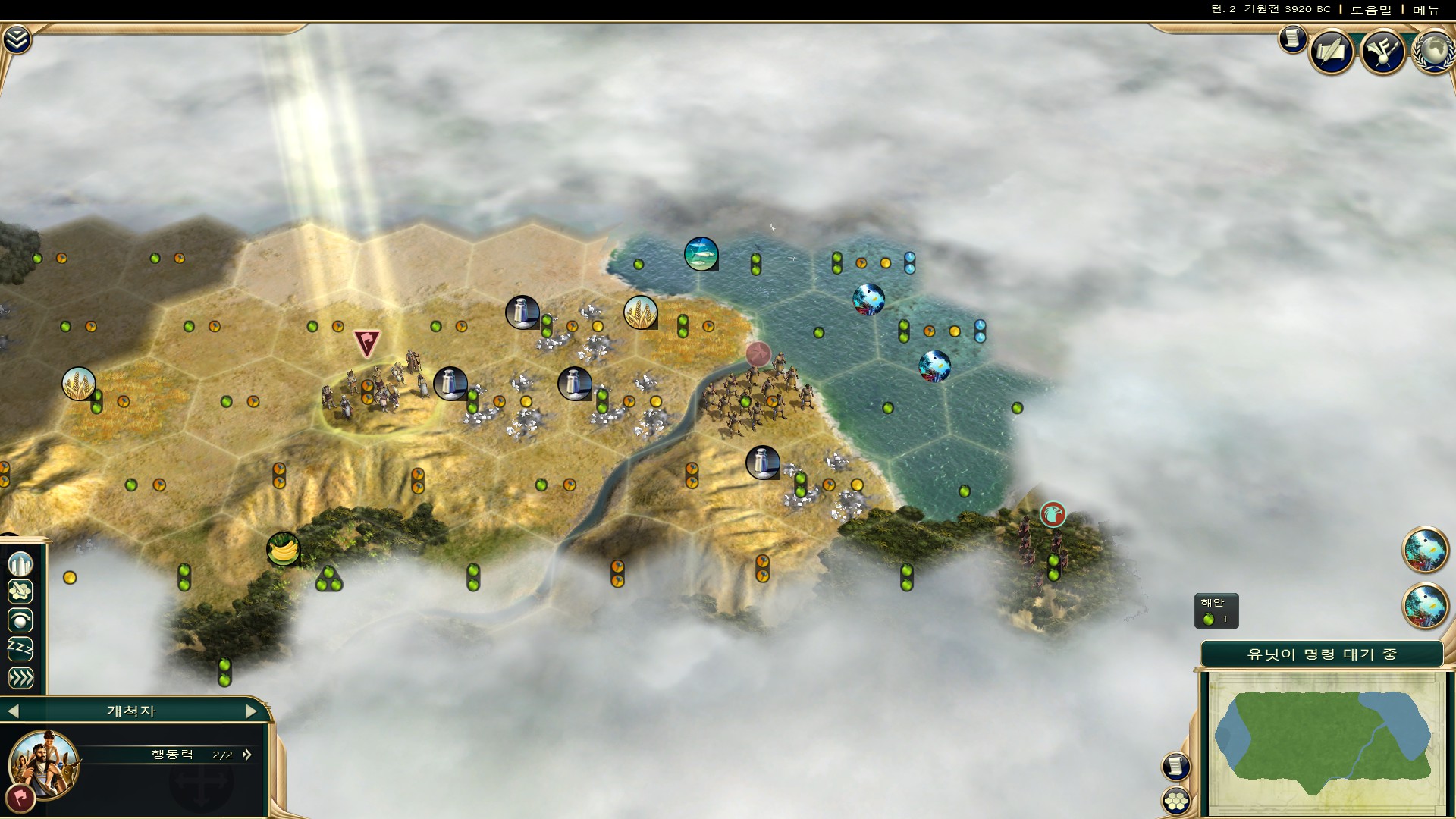This screenshot has height=819, width=1456.
Task: Expand the 행동력 details double arrow
Action: click(x=246, y=755)
